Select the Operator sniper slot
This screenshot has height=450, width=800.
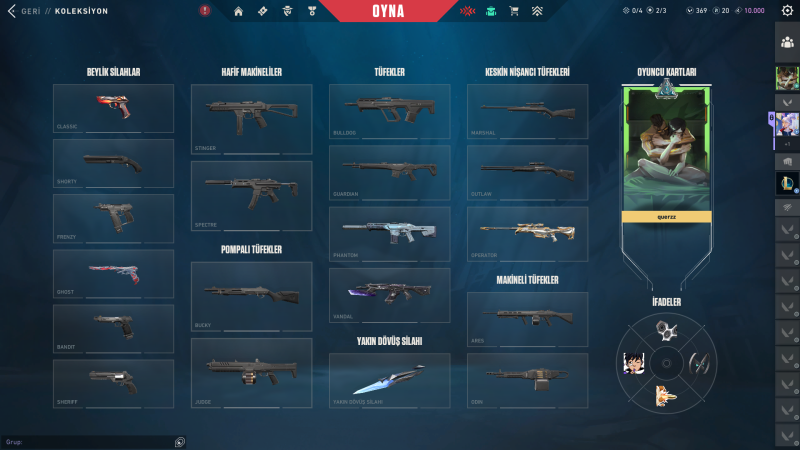[527, 231]
